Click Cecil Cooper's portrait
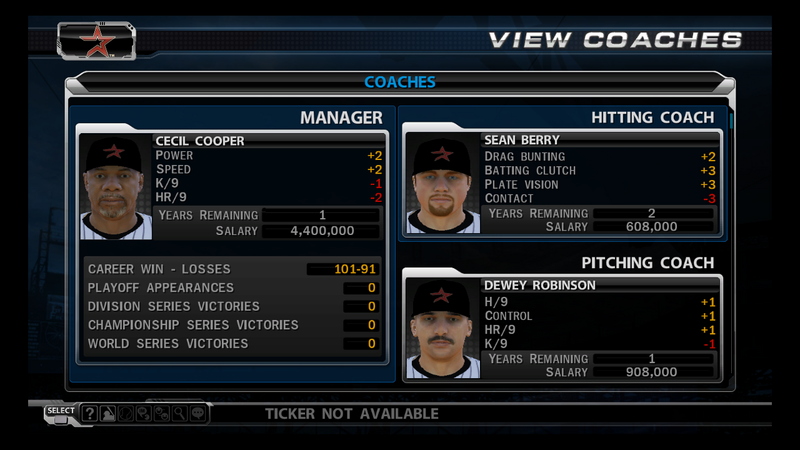 click(116, 186)
